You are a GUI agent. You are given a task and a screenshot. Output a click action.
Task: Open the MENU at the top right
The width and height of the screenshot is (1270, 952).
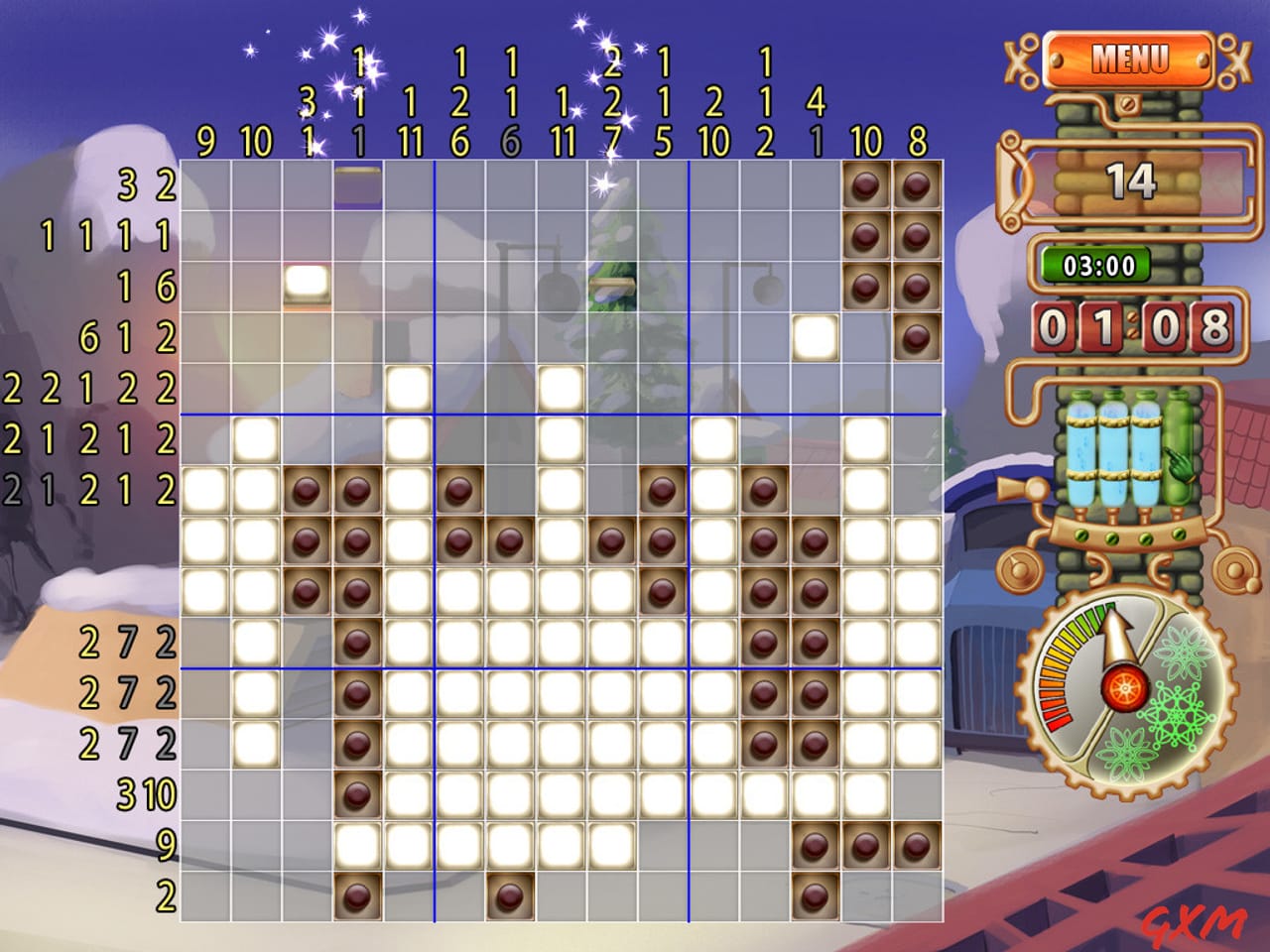tap(1131, 58)
